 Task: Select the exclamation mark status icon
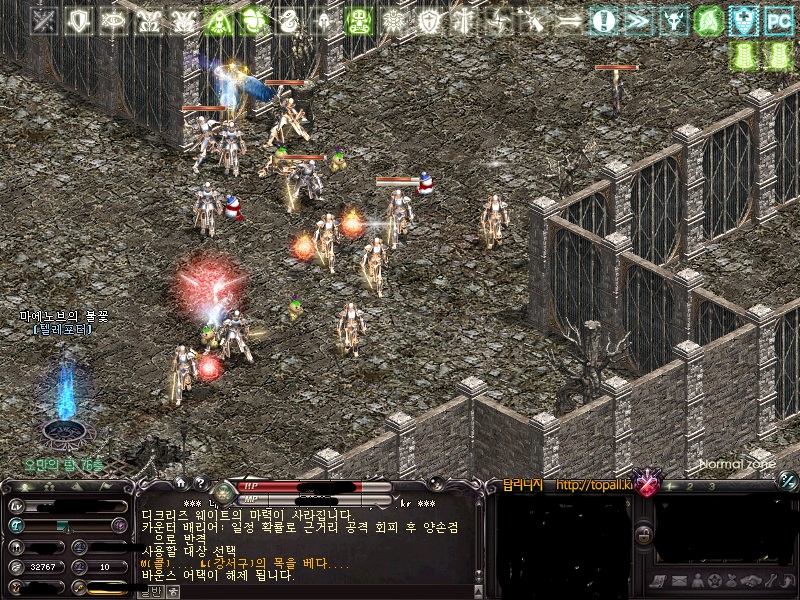pyautogui.click(x=603, y=19)
